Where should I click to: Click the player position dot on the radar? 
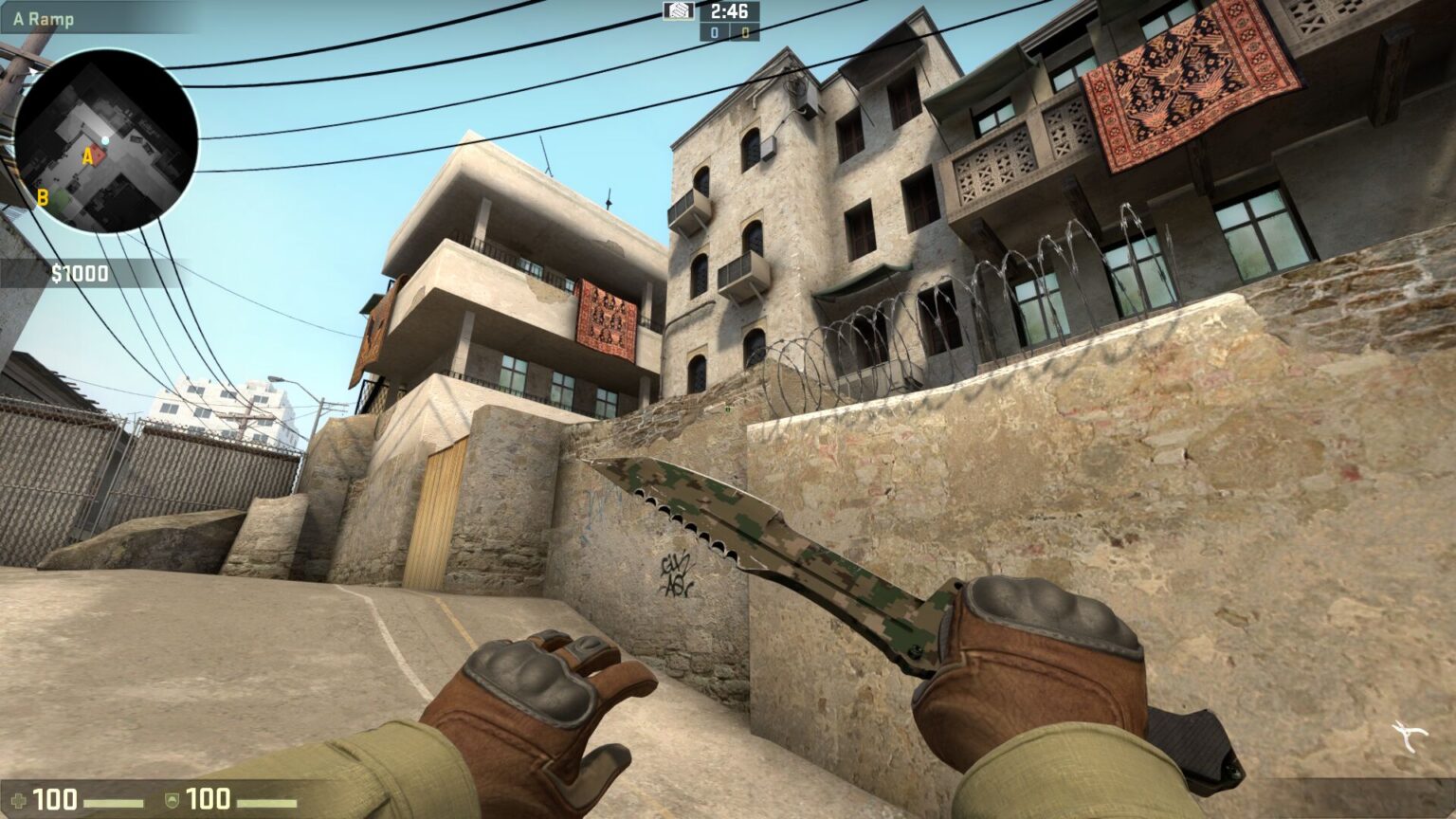[105, 139]
